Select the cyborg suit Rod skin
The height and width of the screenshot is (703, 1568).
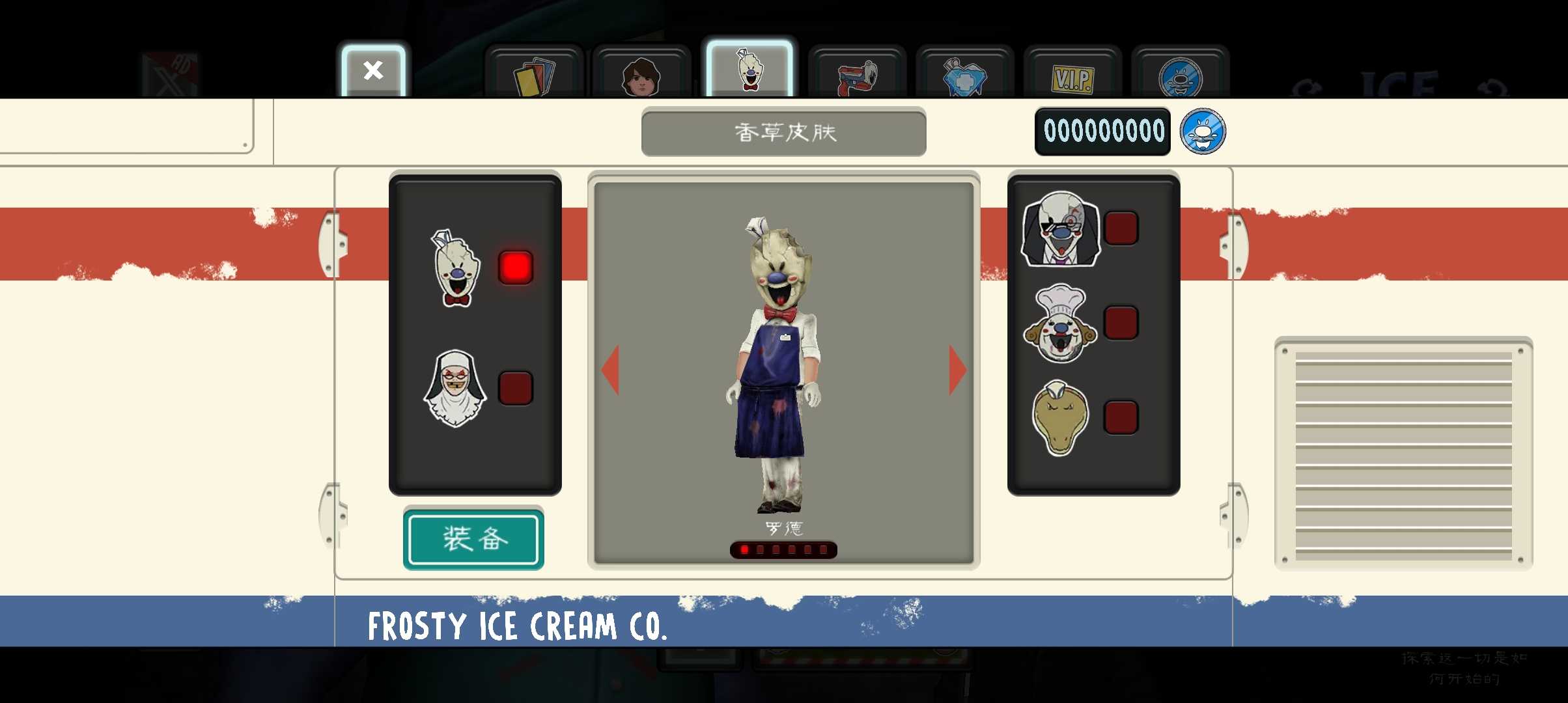coord(1061,229)
